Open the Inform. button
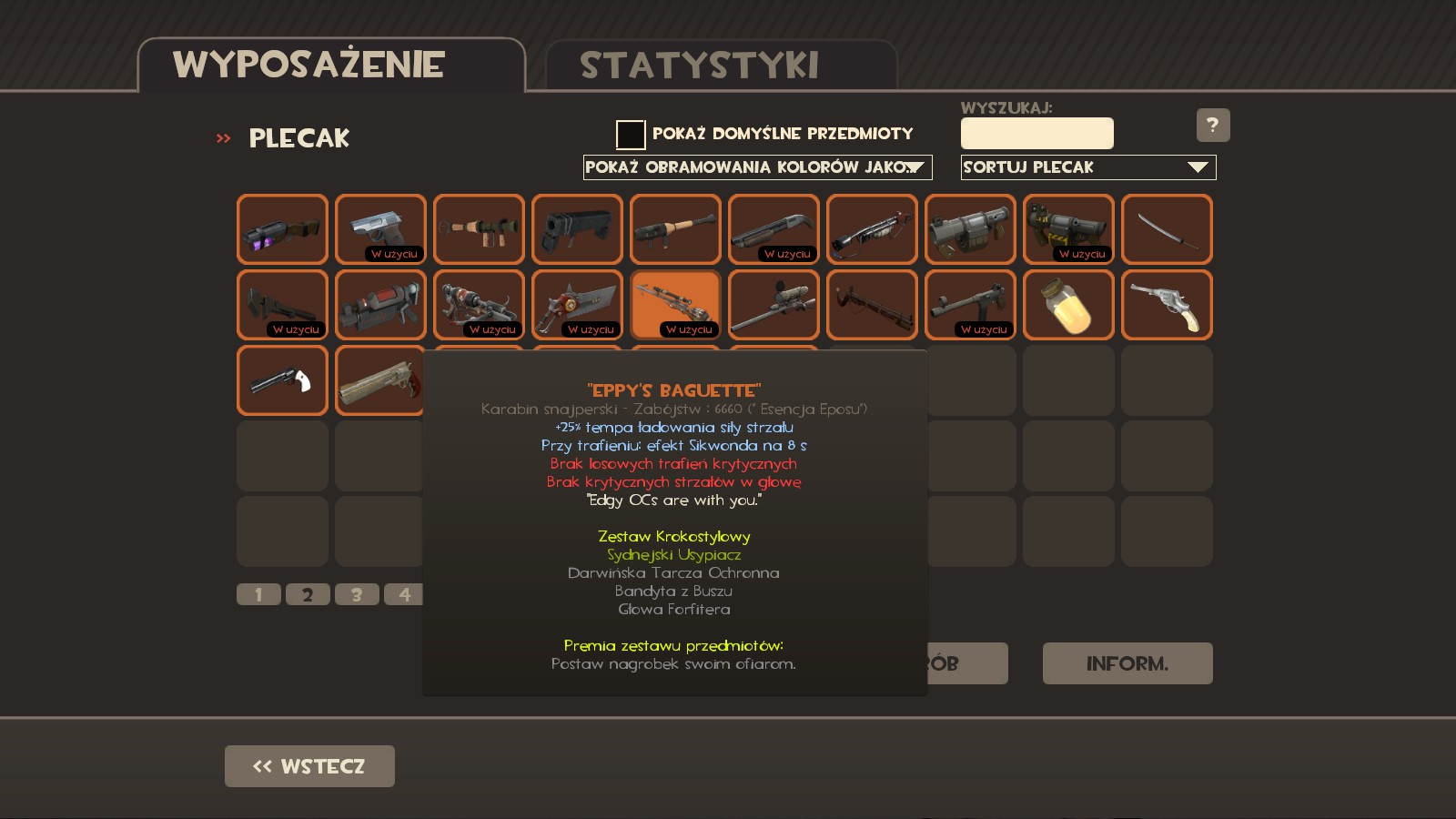Screen dimensions: 1456x819 (1127, 663)
